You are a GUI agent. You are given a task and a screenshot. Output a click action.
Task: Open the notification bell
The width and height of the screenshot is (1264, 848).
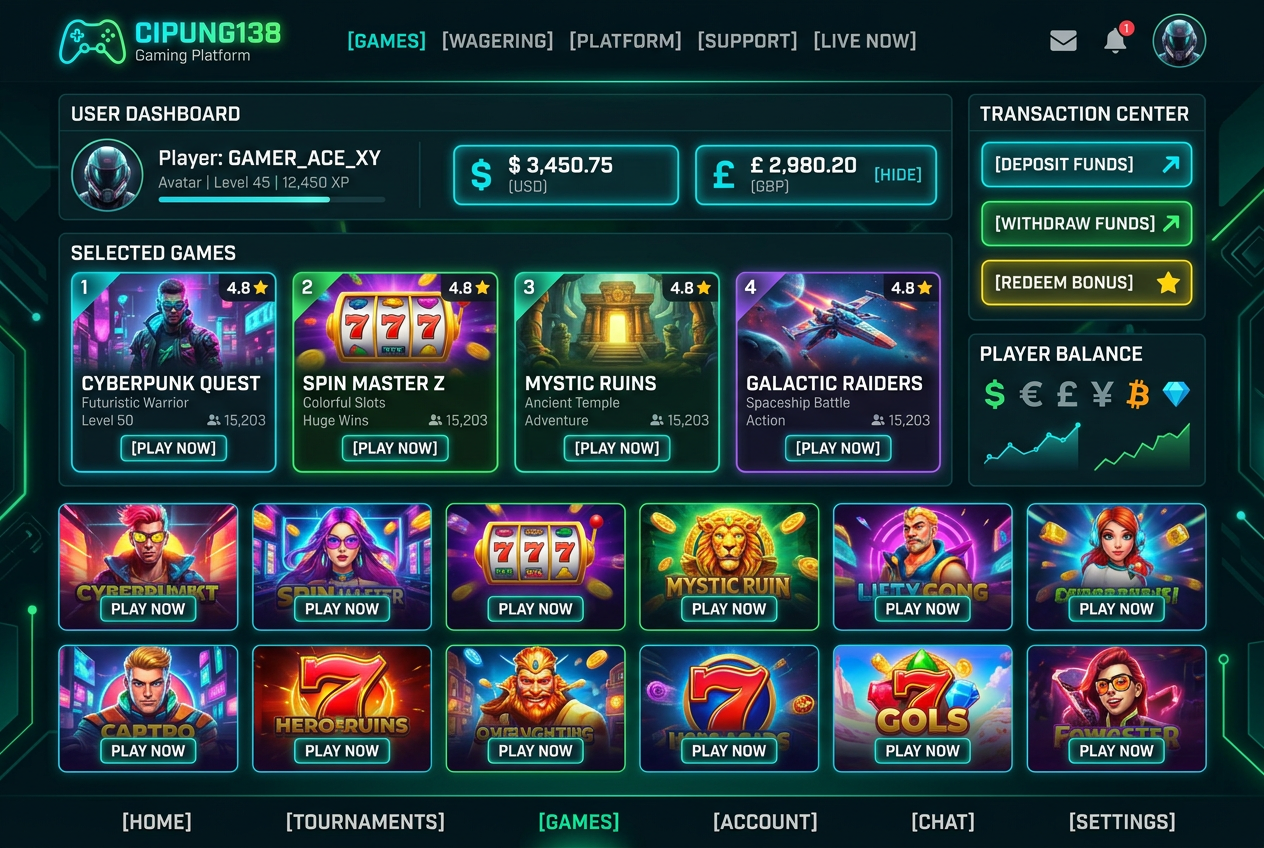click(x=1115, y=41)
